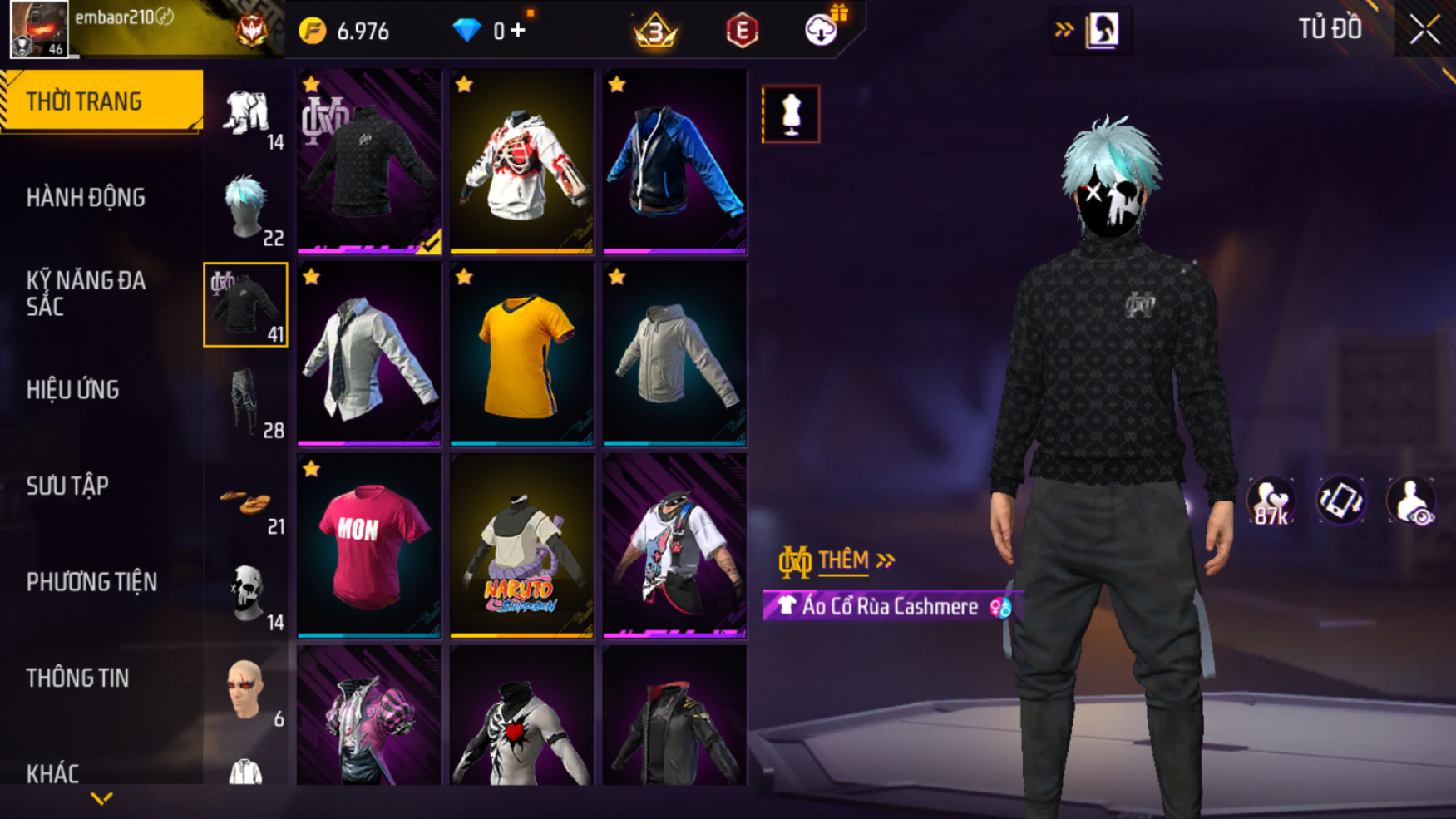1456x819 pixels.
Task: Open the Hành Động category
Action: (86, 198)
